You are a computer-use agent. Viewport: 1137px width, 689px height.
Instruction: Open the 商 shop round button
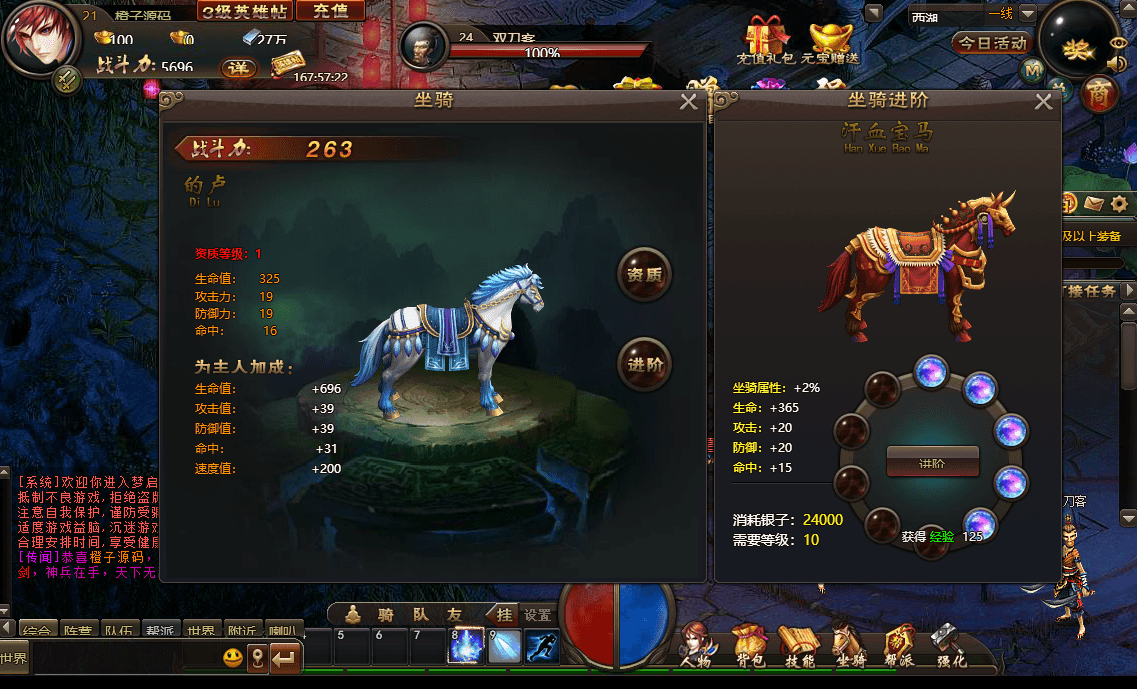point(1099,94)
